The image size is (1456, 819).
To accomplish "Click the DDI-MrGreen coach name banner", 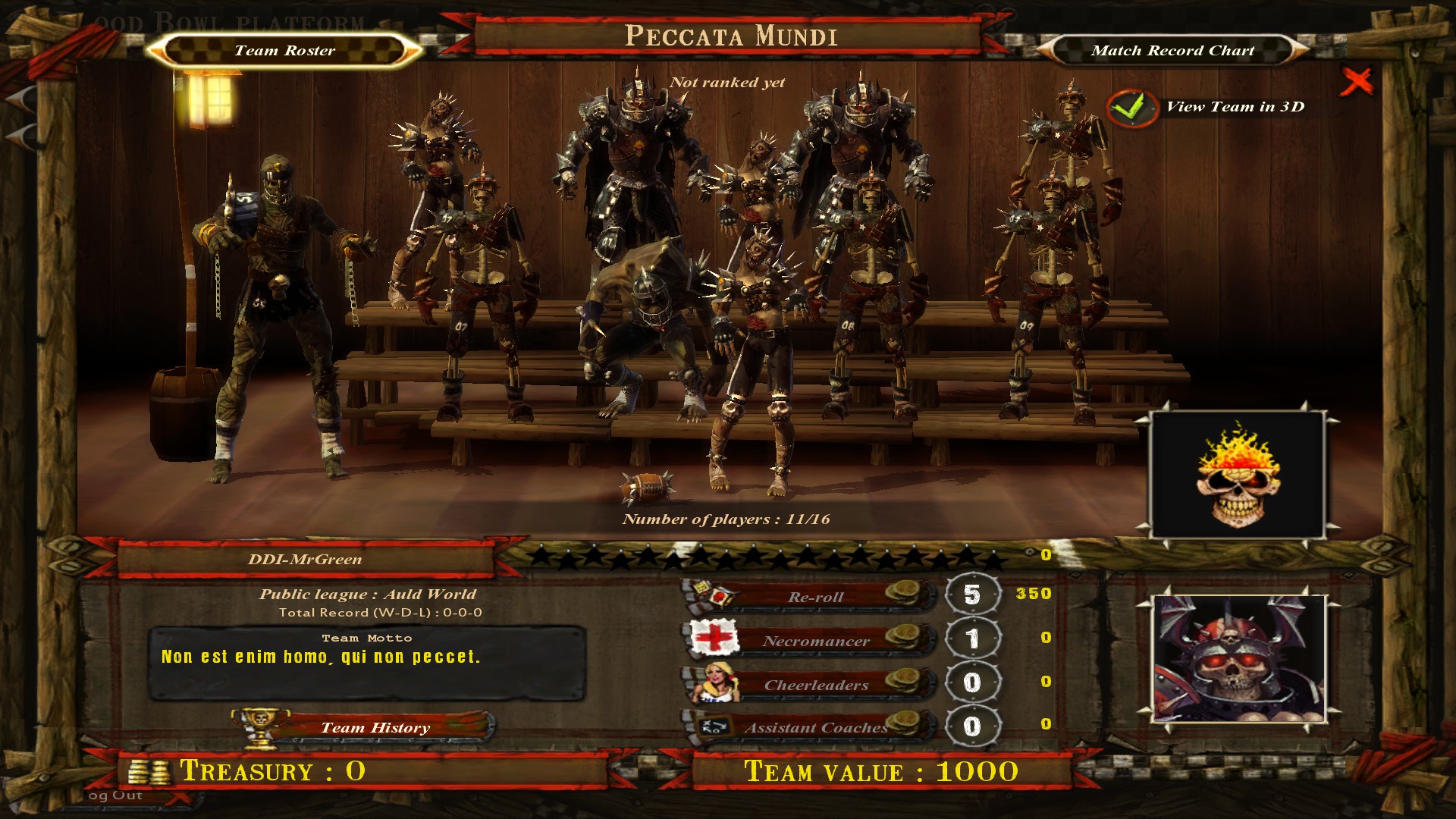I will pyautogui.click(x=305, y=560).
